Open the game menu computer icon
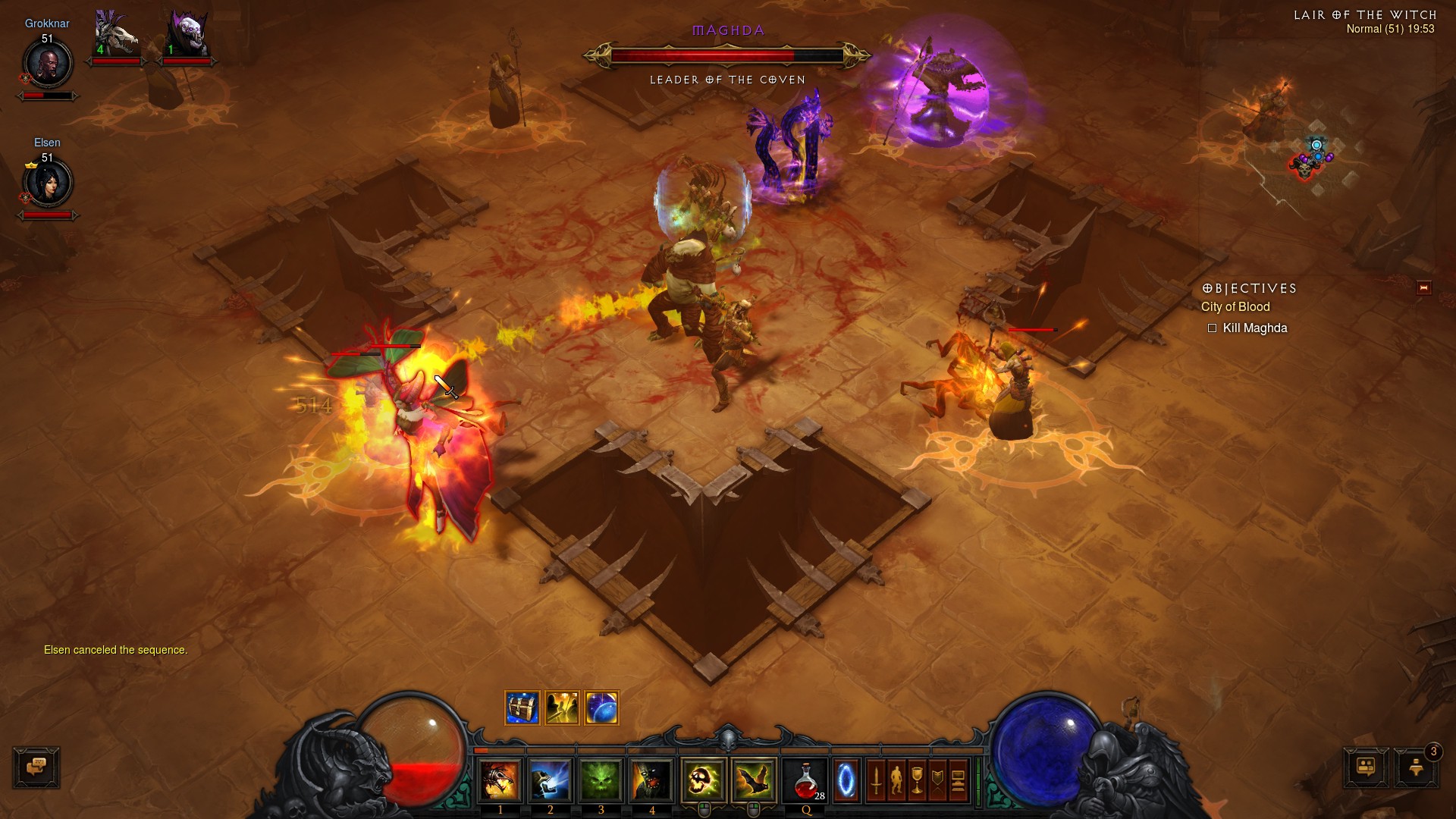Viewport: 1456px width, 819px height. click(x=958, y=780)
